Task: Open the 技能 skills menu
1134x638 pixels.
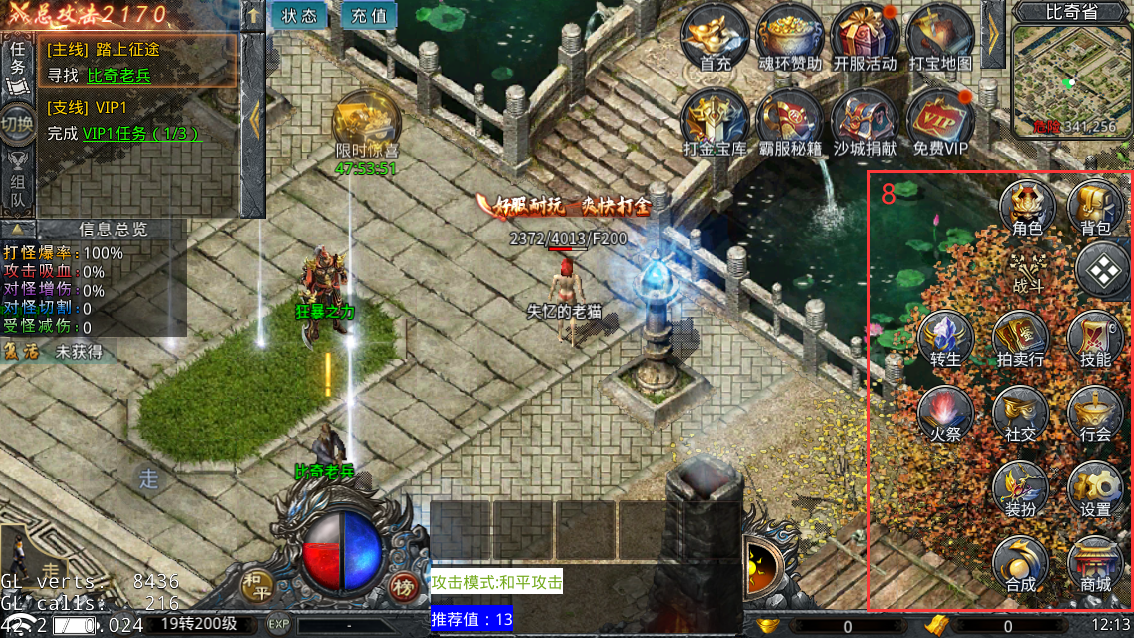Action: (1095, 339)
